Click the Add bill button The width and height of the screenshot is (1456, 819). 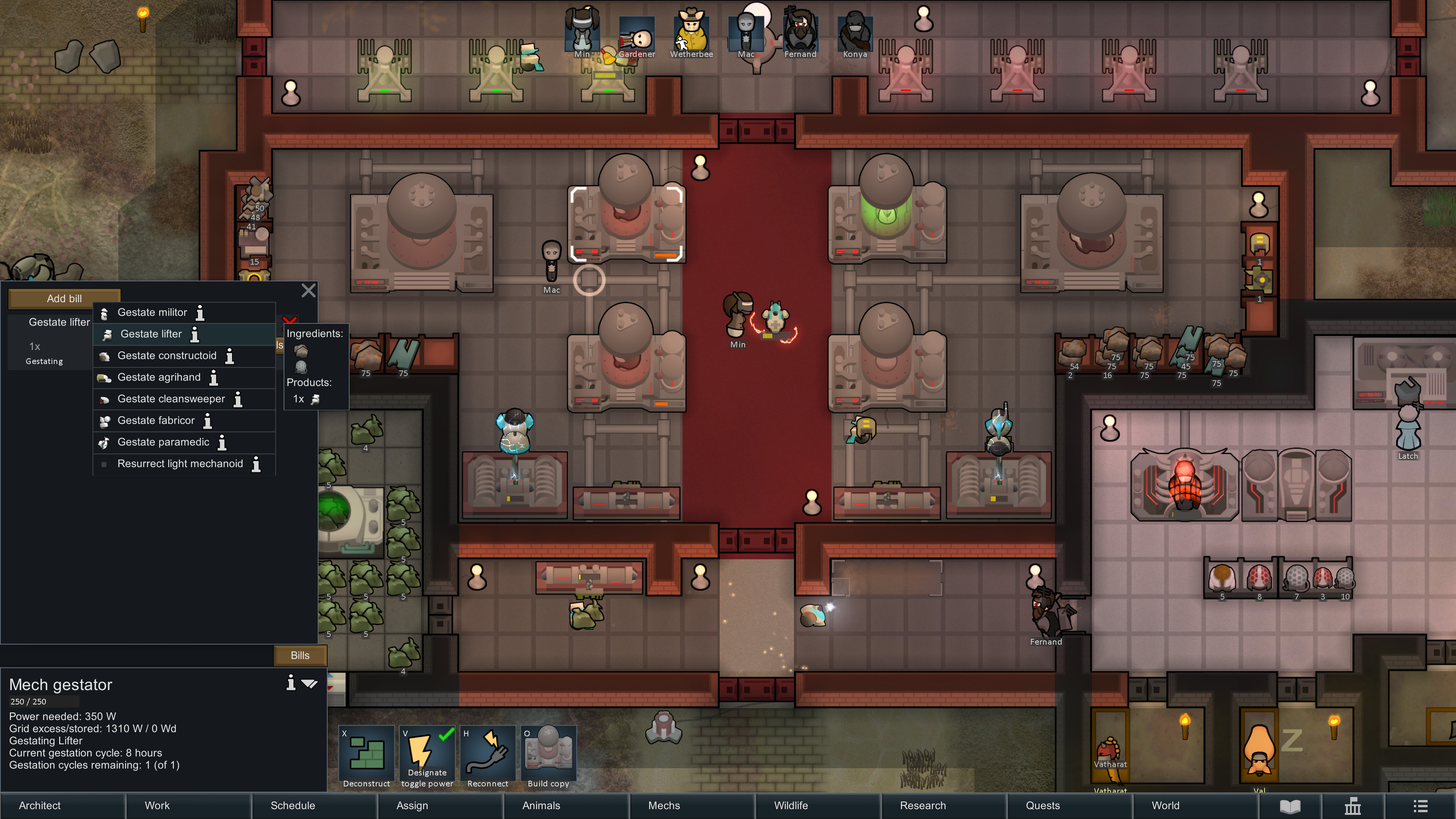pos(64,298)
